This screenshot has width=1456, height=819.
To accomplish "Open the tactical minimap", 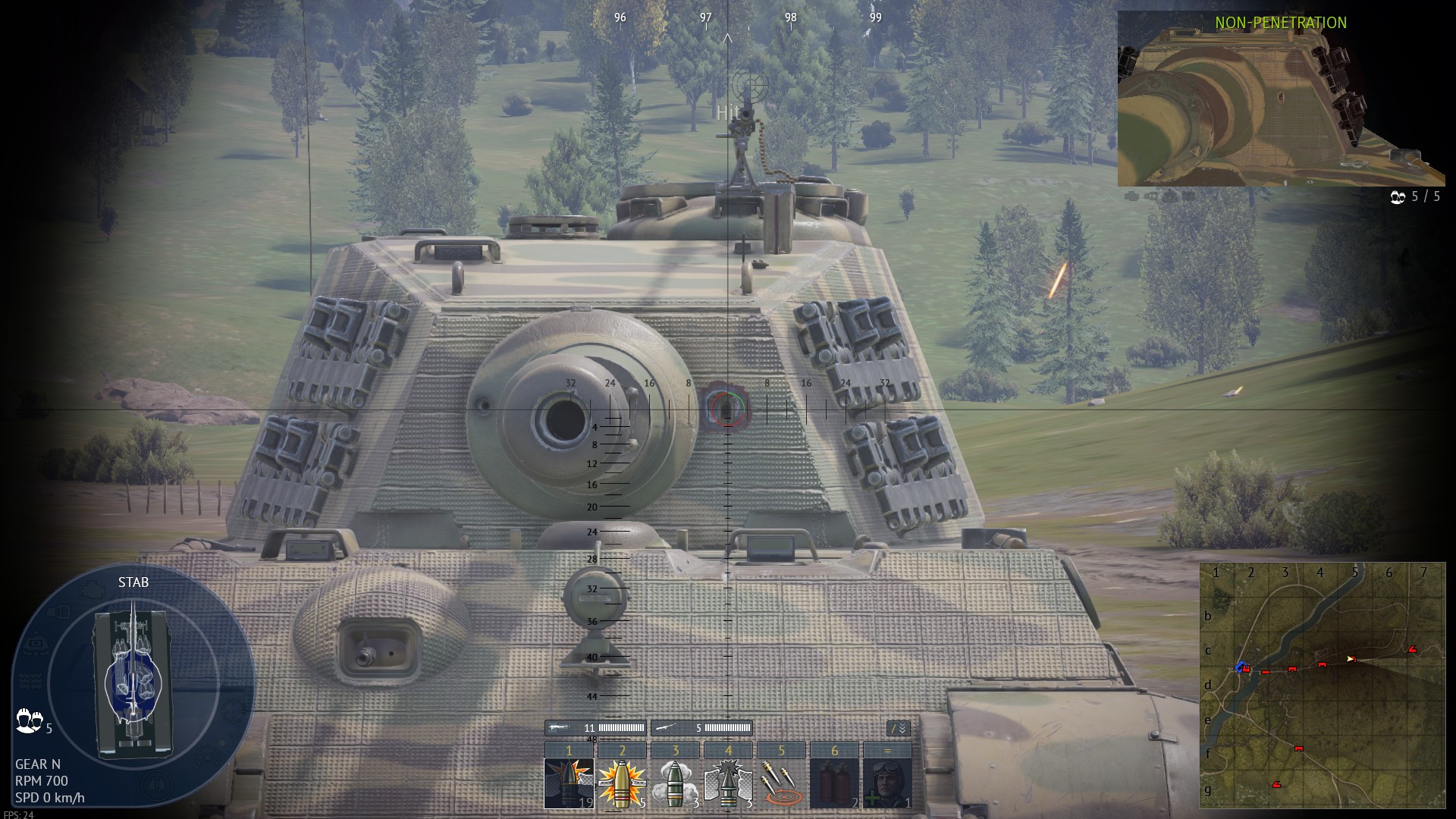I will point(1323,686).
